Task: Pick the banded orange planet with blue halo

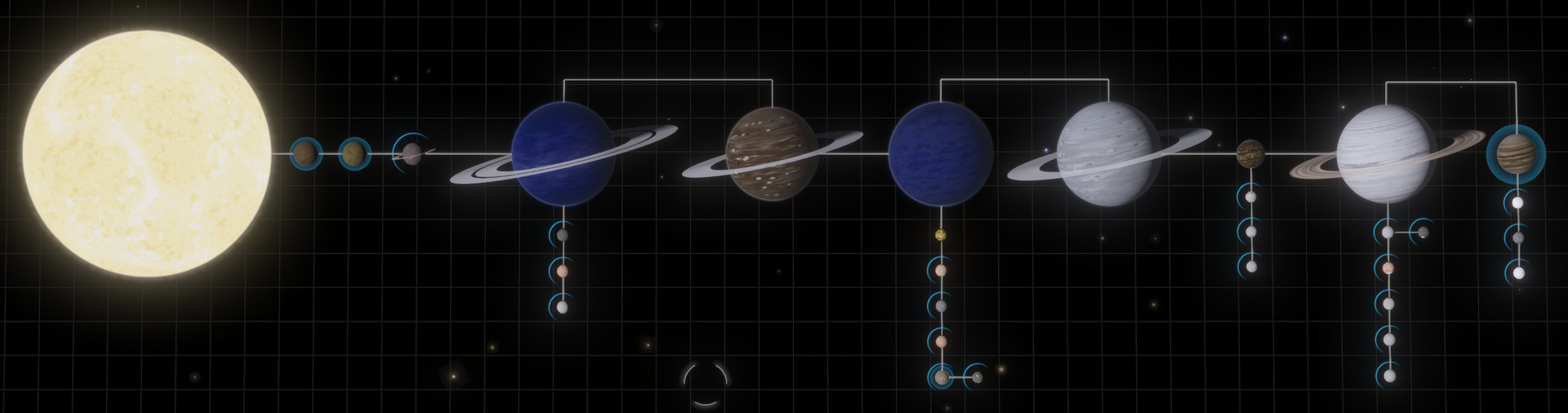Action: tap(1516, 153)
